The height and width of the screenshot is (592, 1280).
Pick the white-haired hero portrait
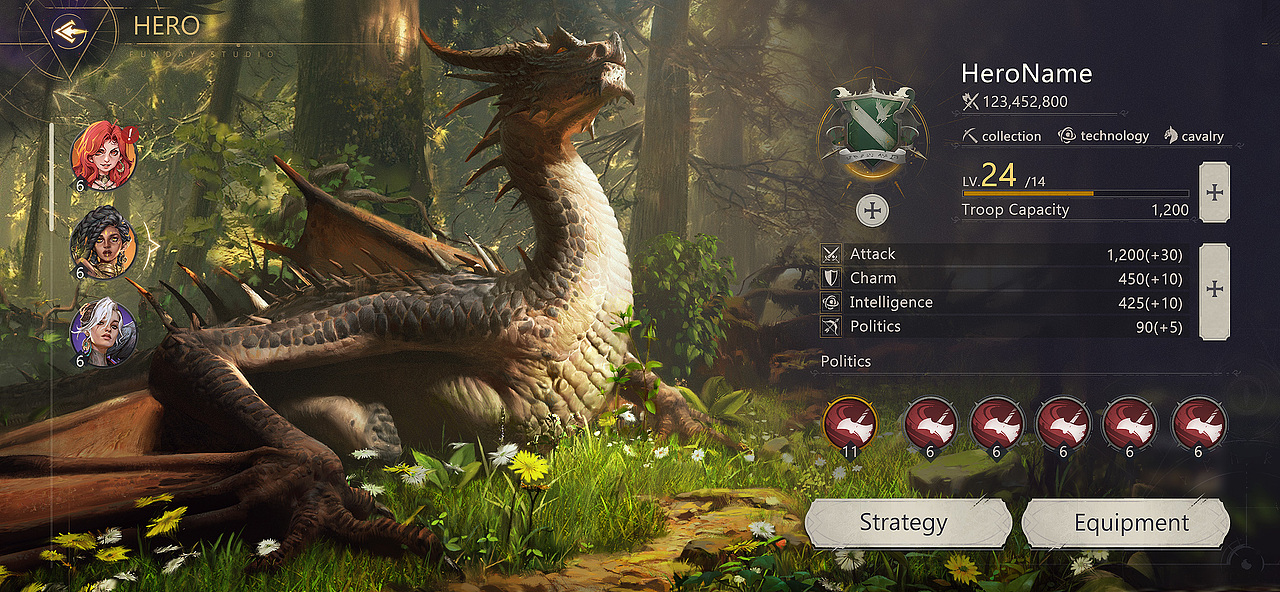[x=103, y=332]
